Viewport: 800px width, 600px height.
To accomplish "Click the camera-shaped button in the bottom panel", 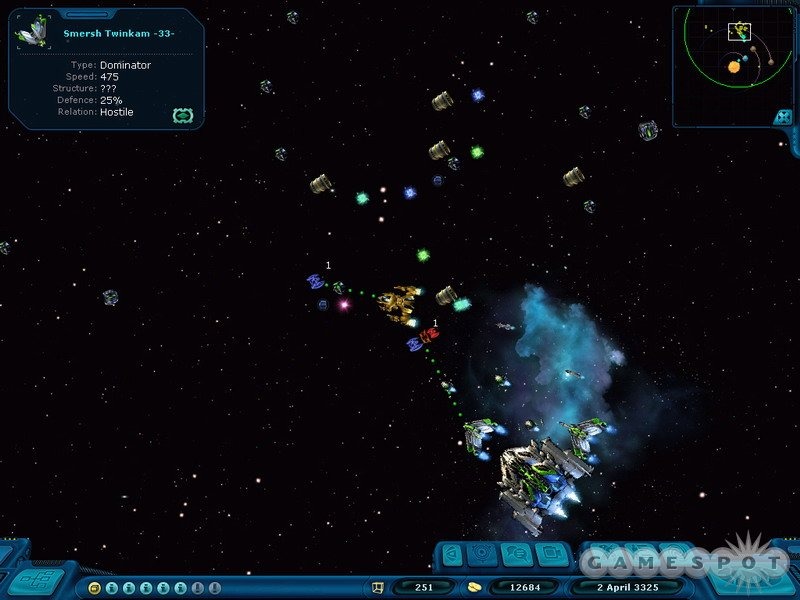I will click(x=550, y=554).
